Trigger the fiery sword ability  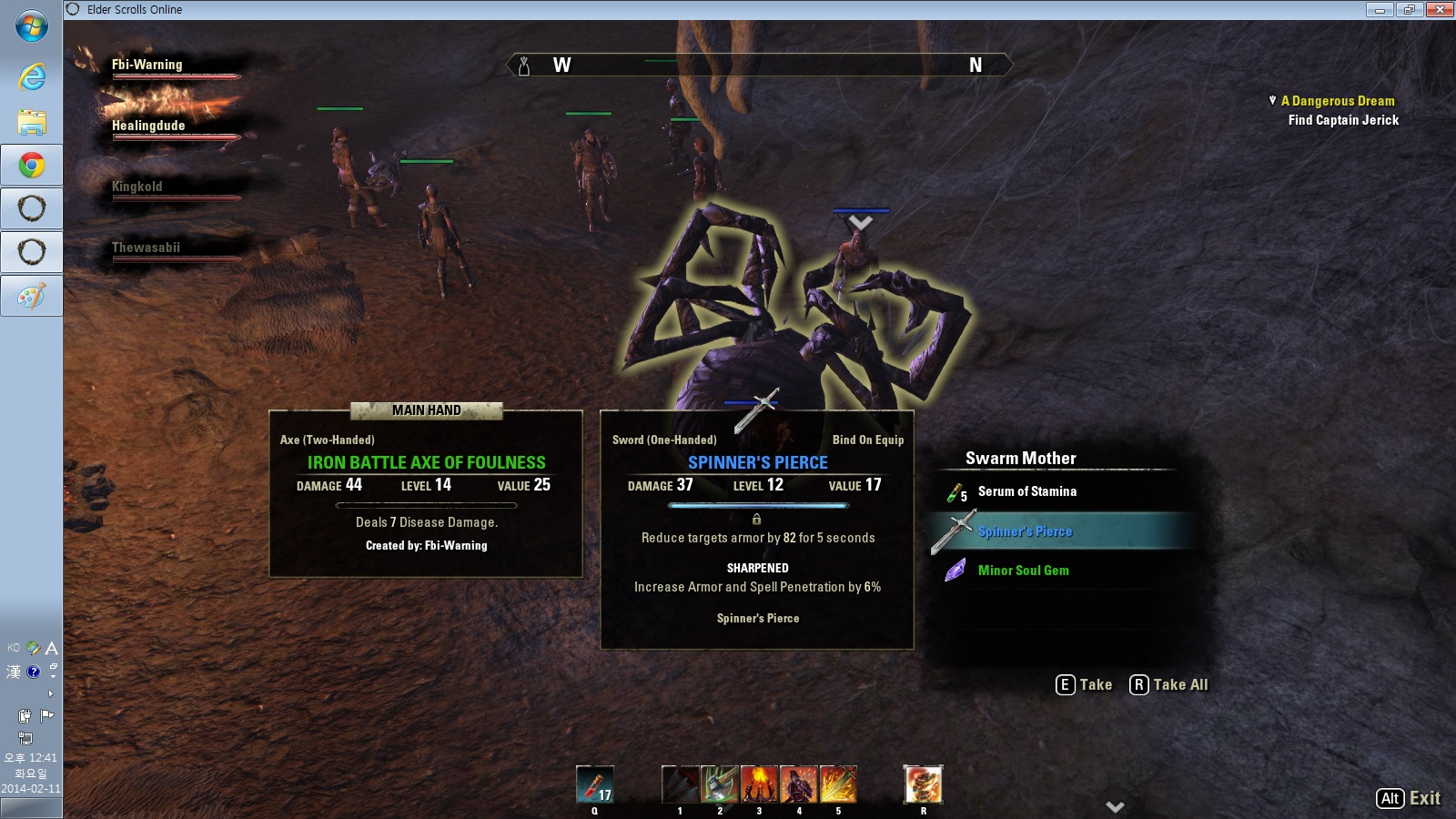tap(838, 784)
